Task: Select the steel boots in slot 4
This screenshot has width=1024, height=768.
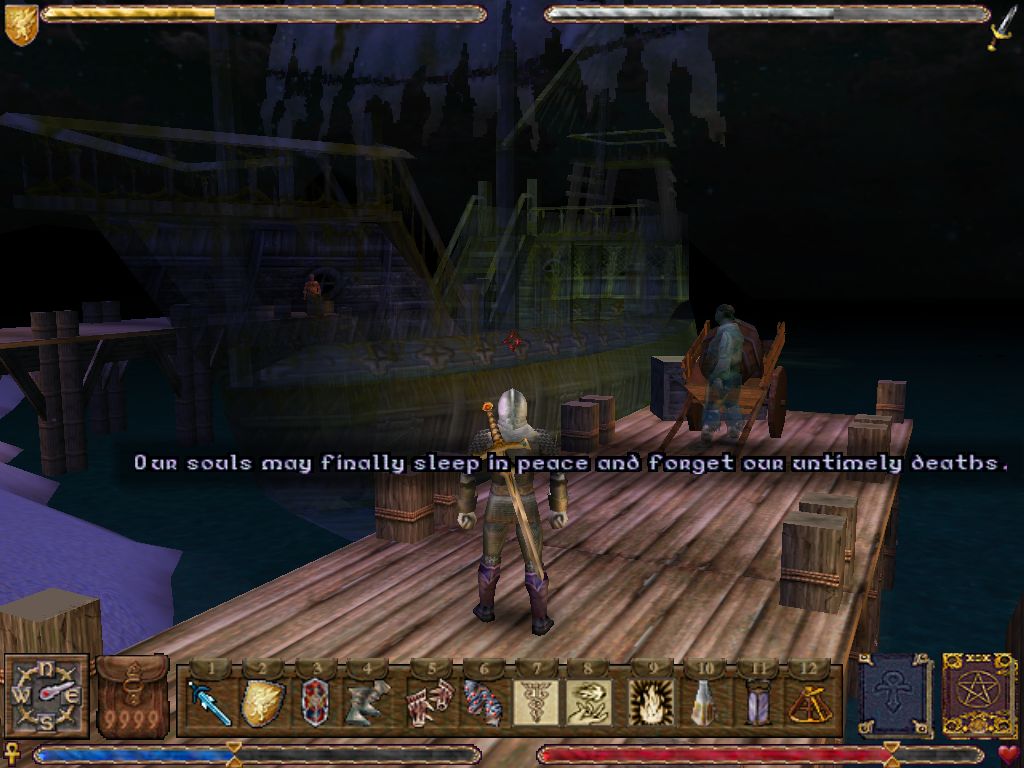Action: pyautogui.click(x=366, y=701)
